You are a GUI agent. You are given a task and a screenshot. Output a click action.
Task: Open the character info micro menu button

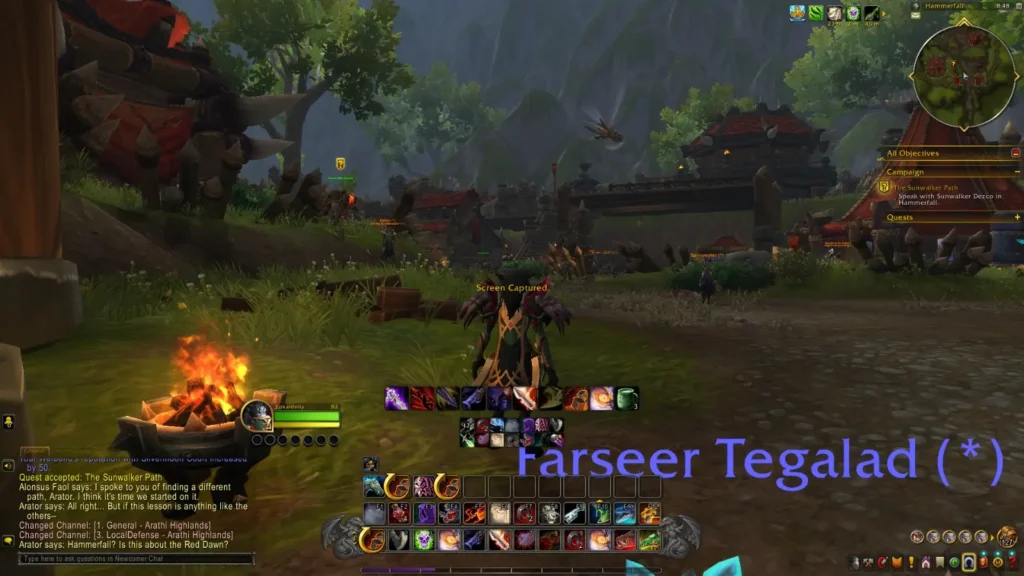(x=855, y=561)
